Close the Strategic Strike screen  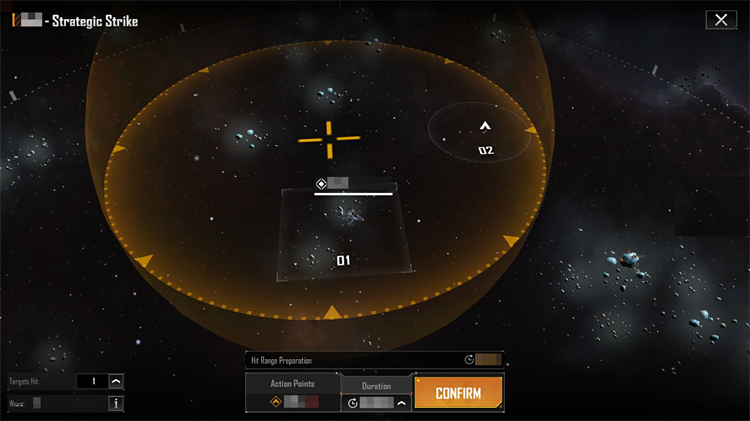click(721, 20)
